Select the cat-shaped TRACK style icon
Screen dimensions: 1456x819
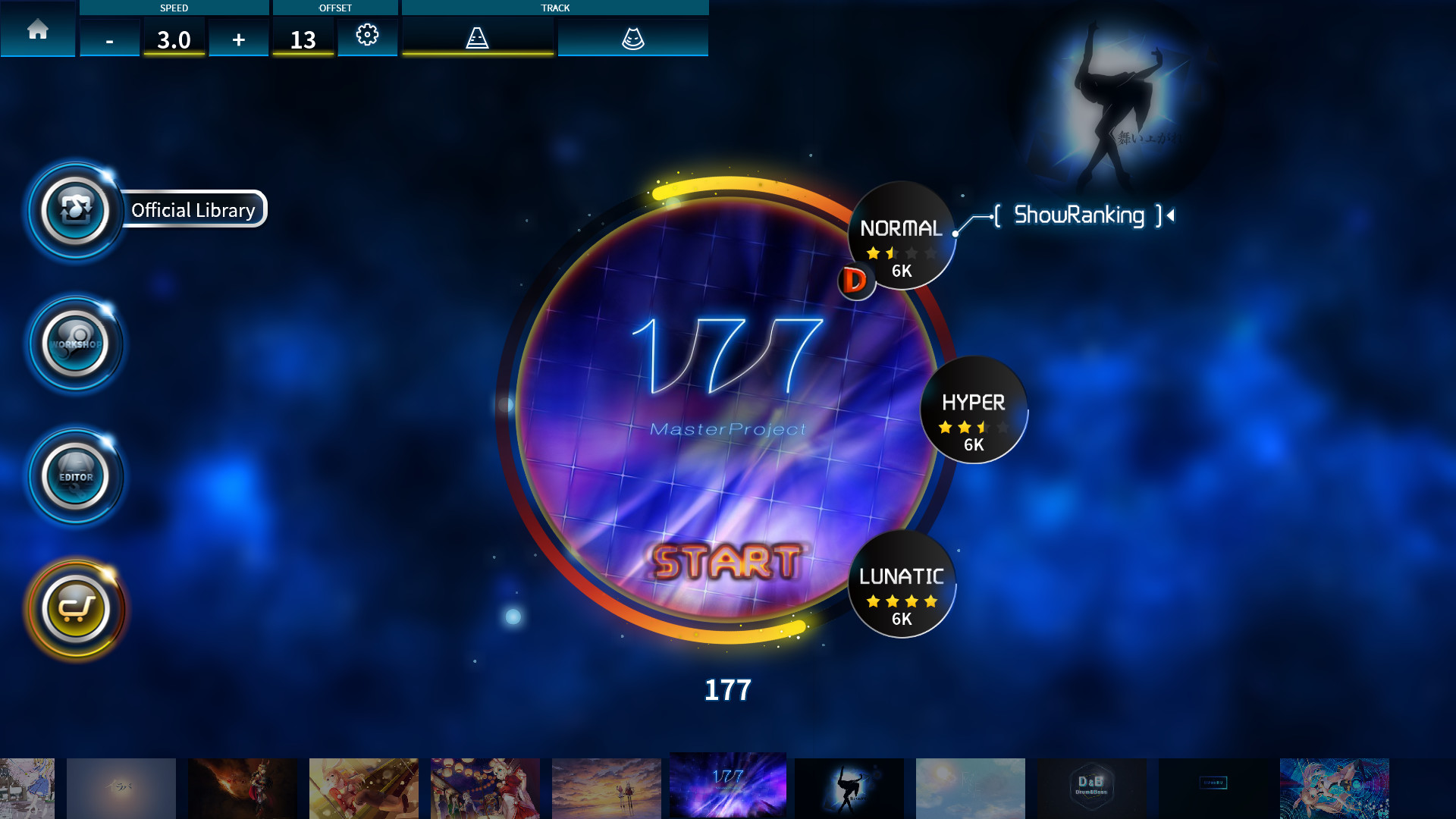click(x=634, y=36)
